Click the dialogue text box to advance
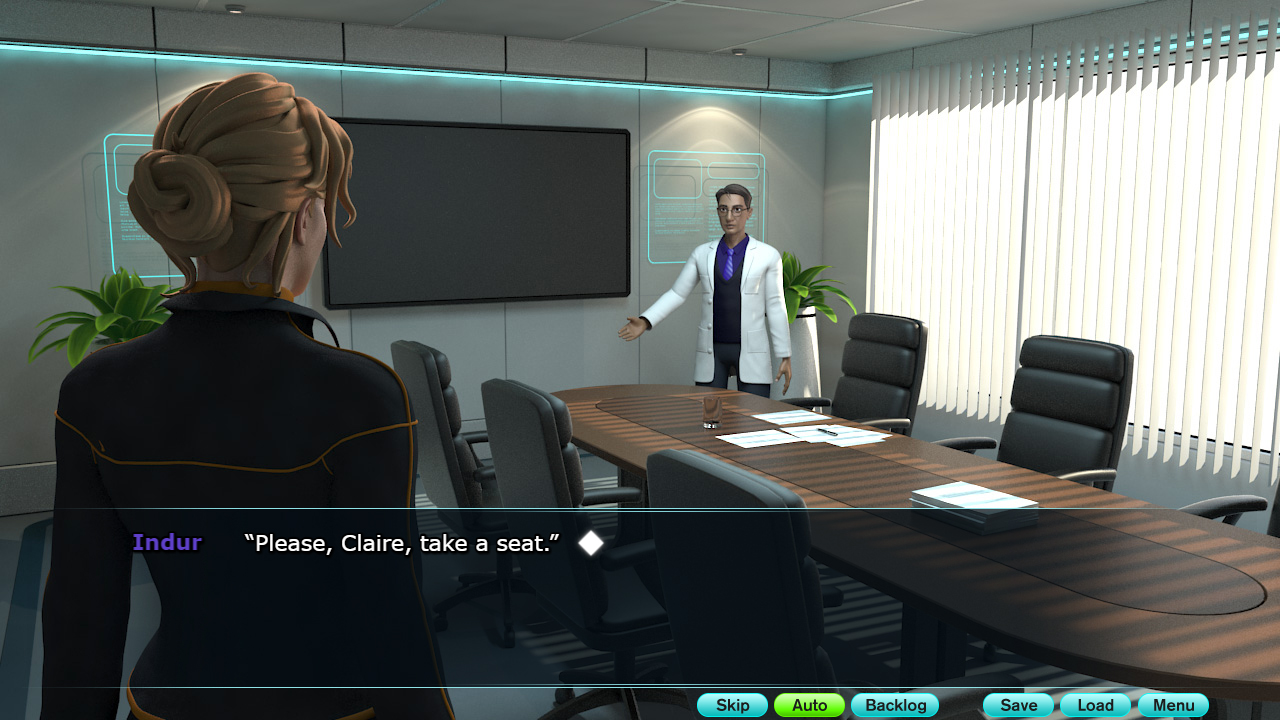 [x=640, y=600]
